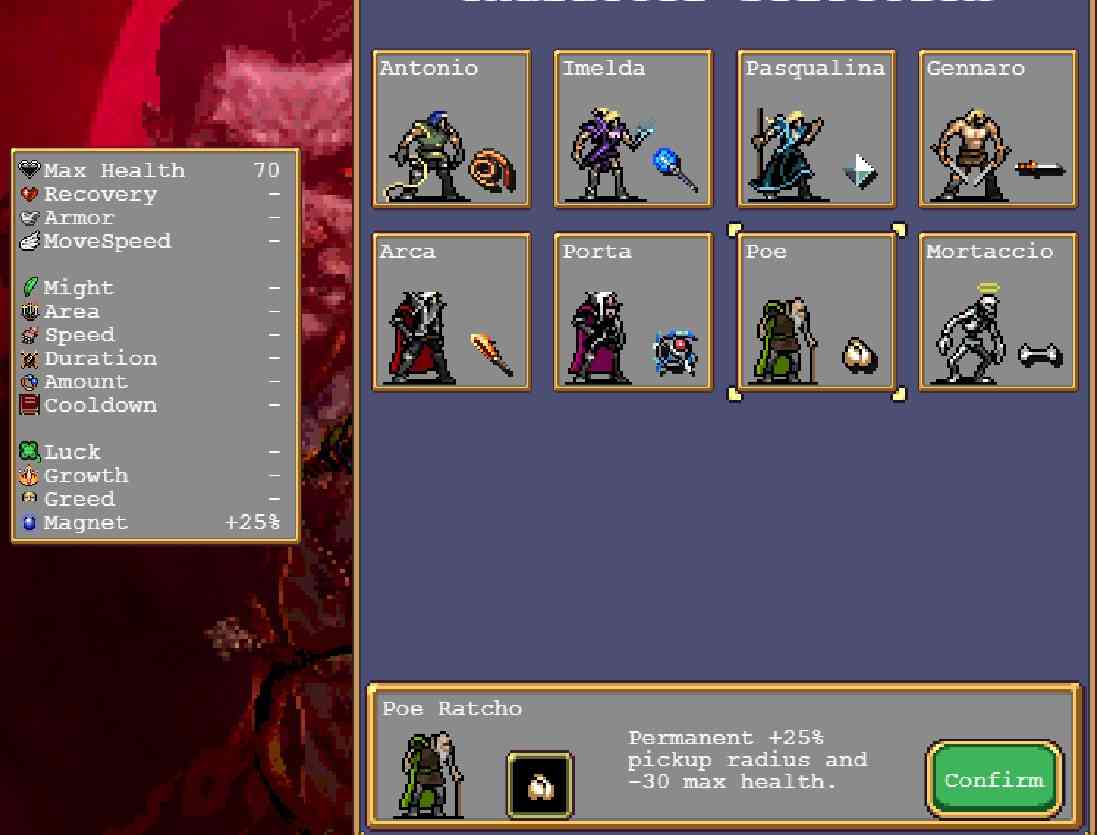
Task: Pick Mortaccio the skeleton character
Action: [x=998, y=312]
